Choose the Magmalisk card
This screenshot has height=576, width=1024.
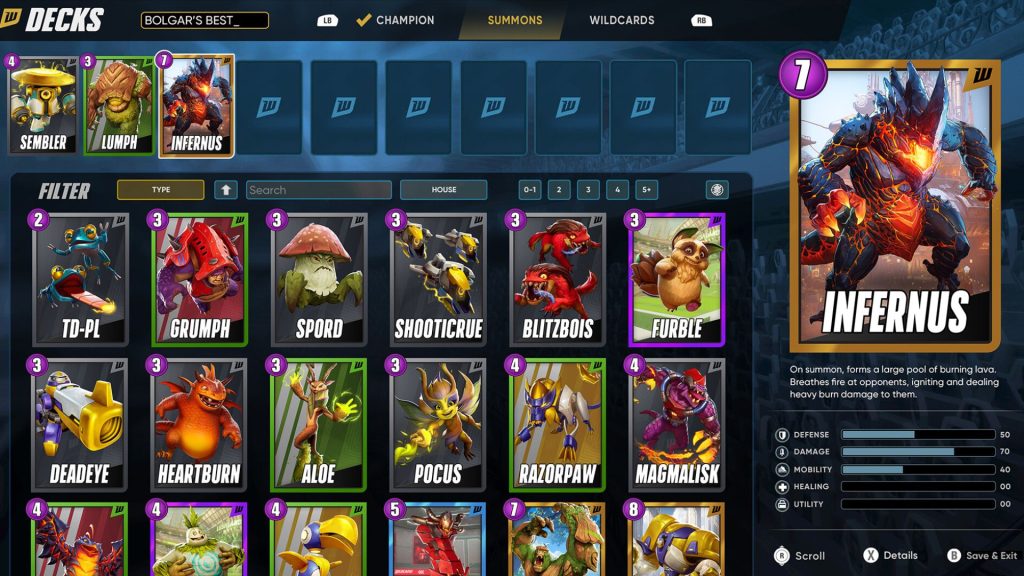tap(676, 424)
